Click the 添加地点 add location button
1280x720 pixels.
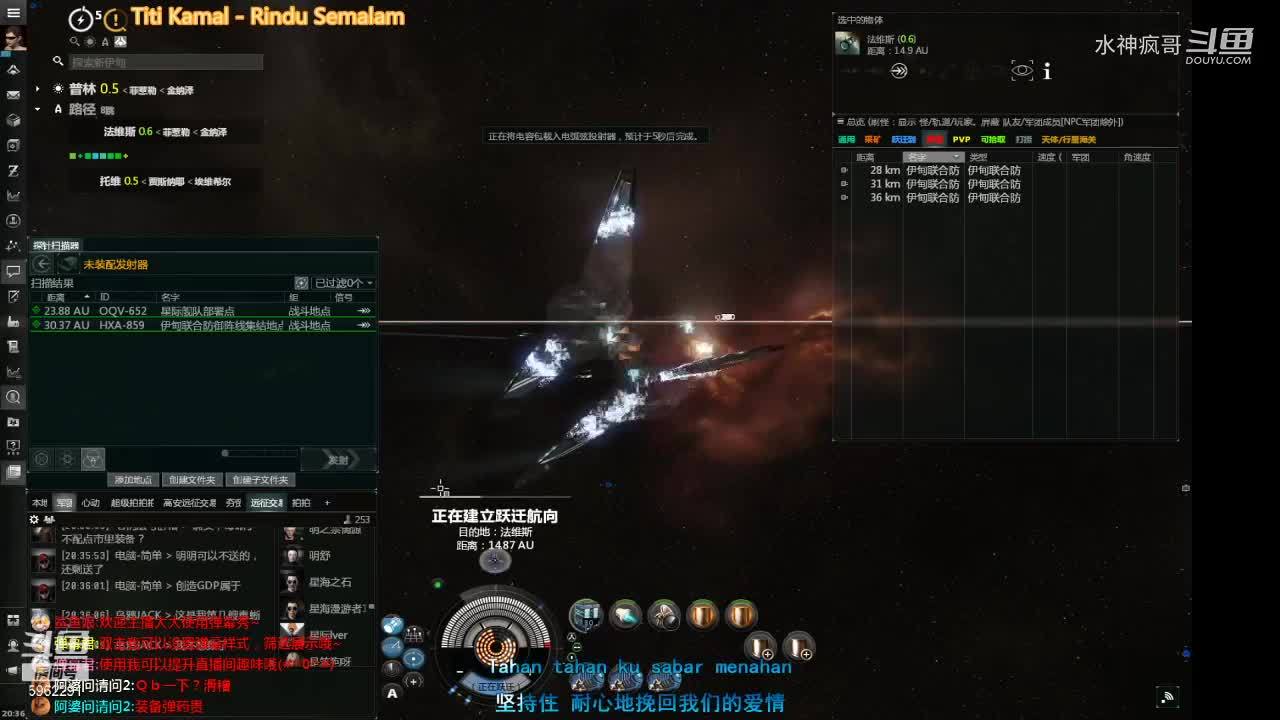click(x=132, y=480)
